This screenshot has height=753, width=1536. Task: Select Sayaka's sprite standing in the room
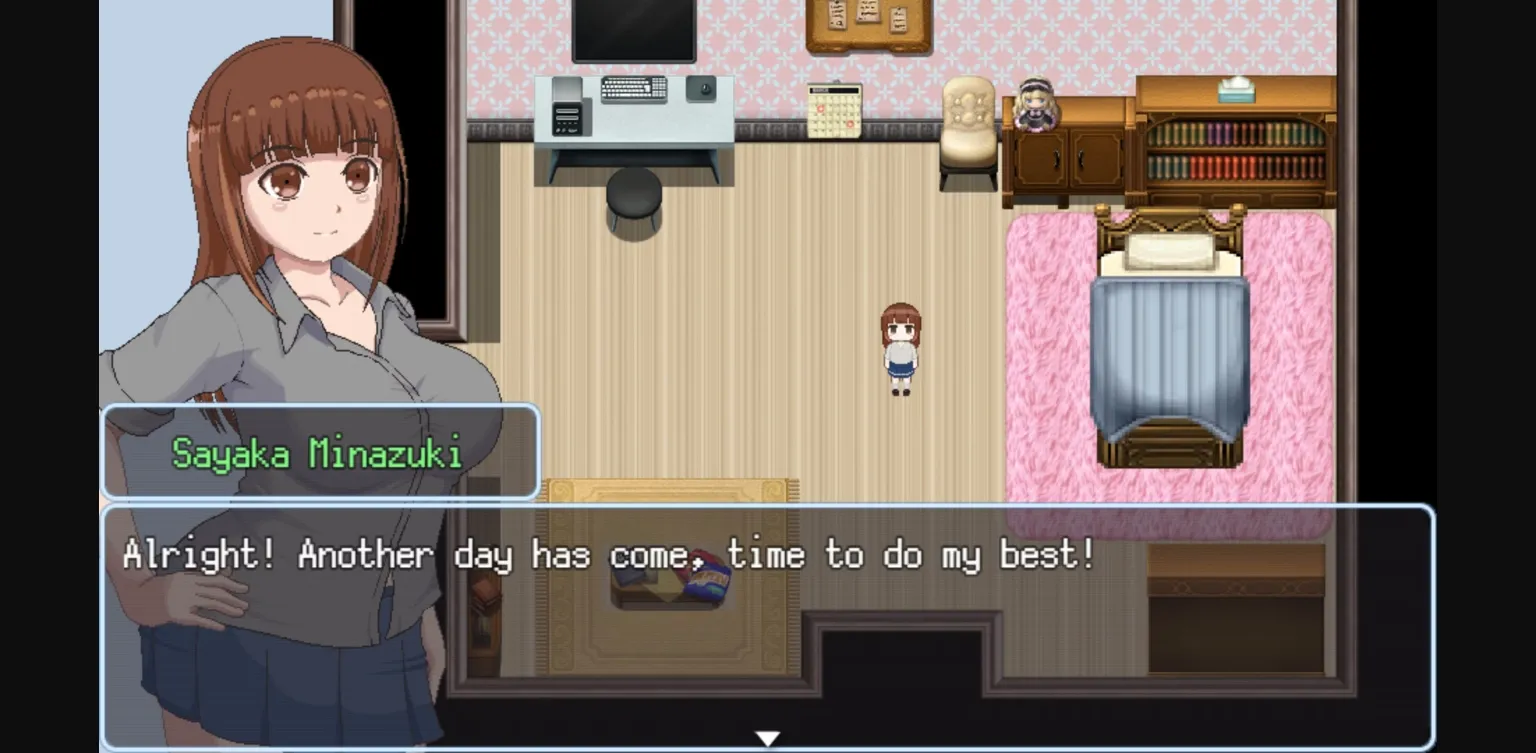tap(899, 345)
